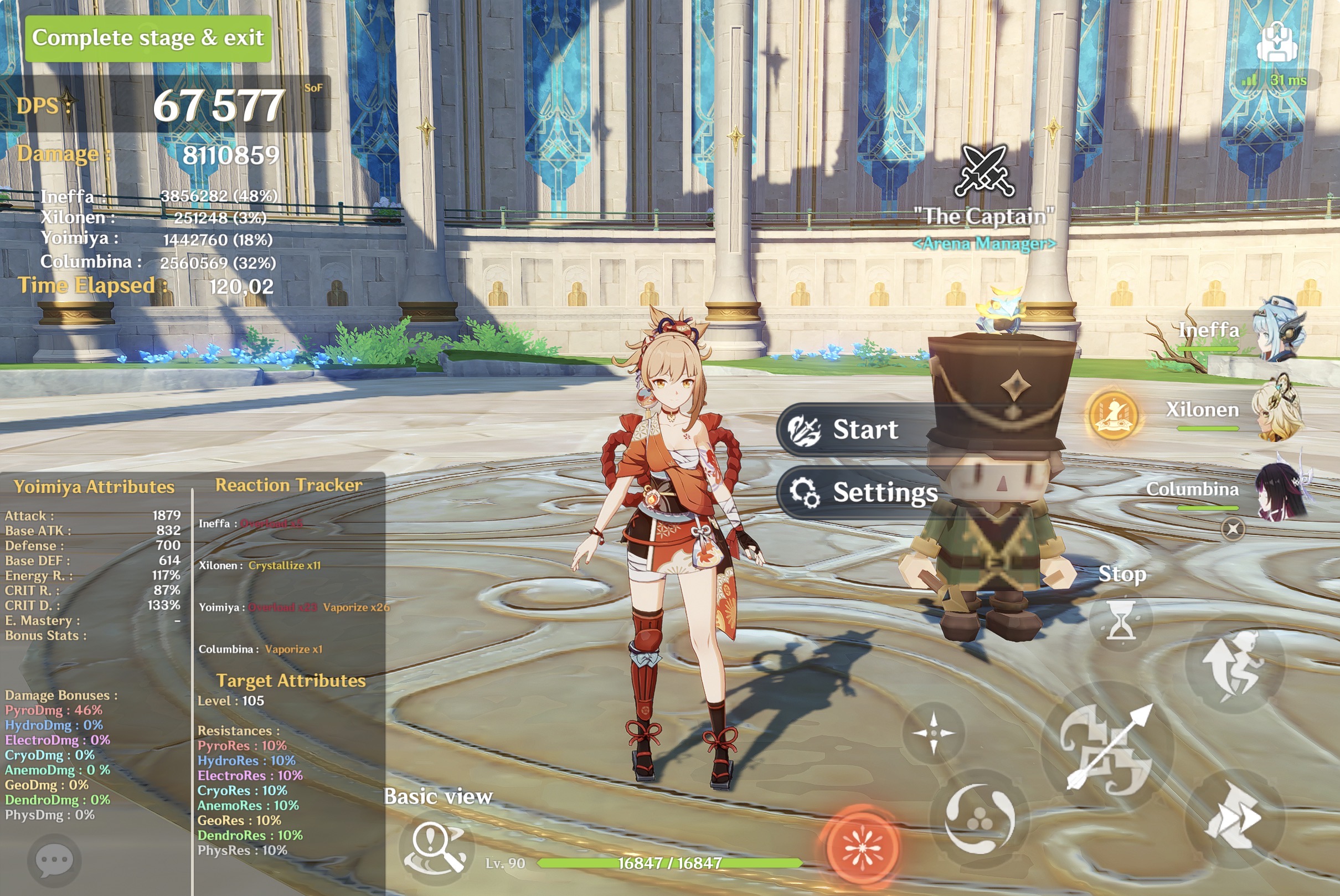
Task: Open the Settings option
Action: [863, 492]
